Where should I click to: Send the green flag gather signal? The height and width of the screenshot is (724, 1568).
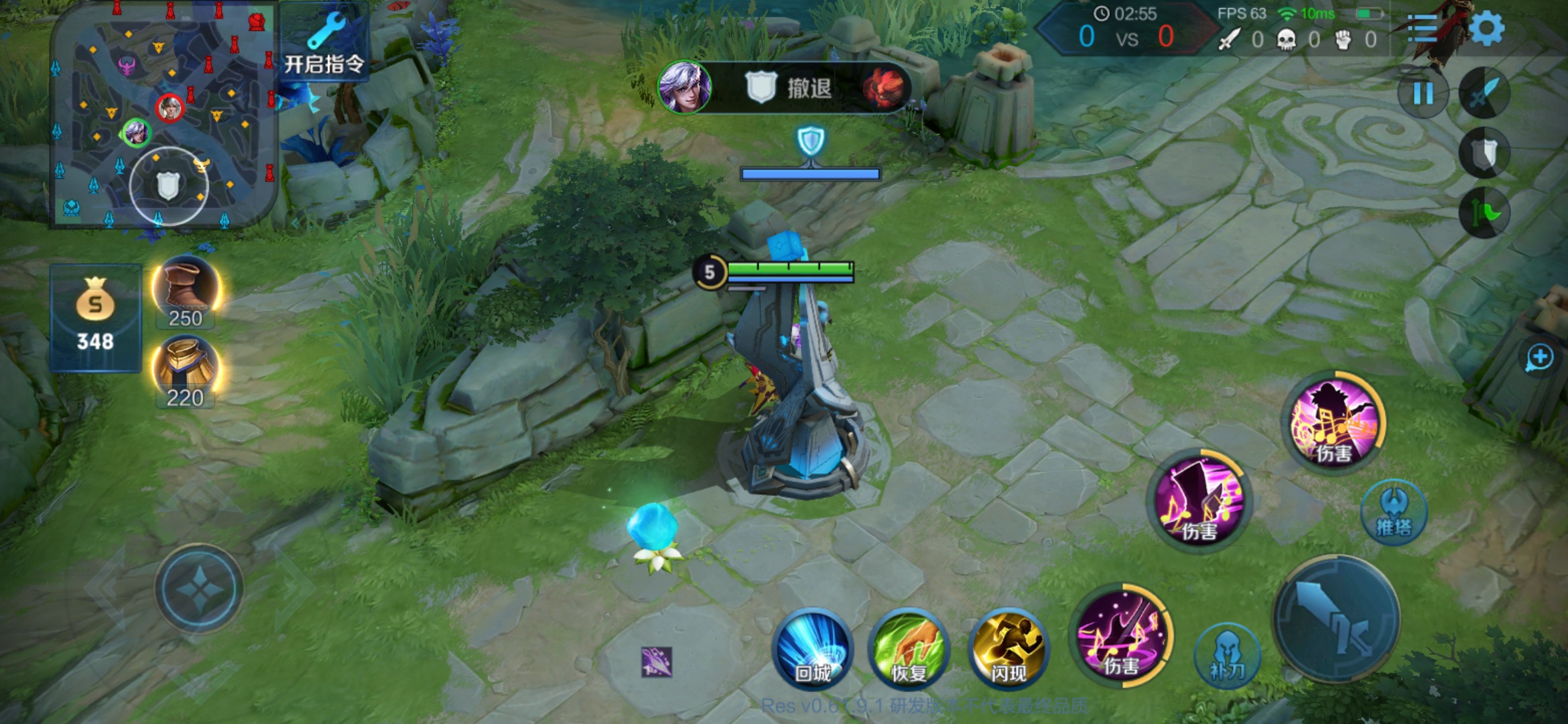click(x=1484, y=213)
